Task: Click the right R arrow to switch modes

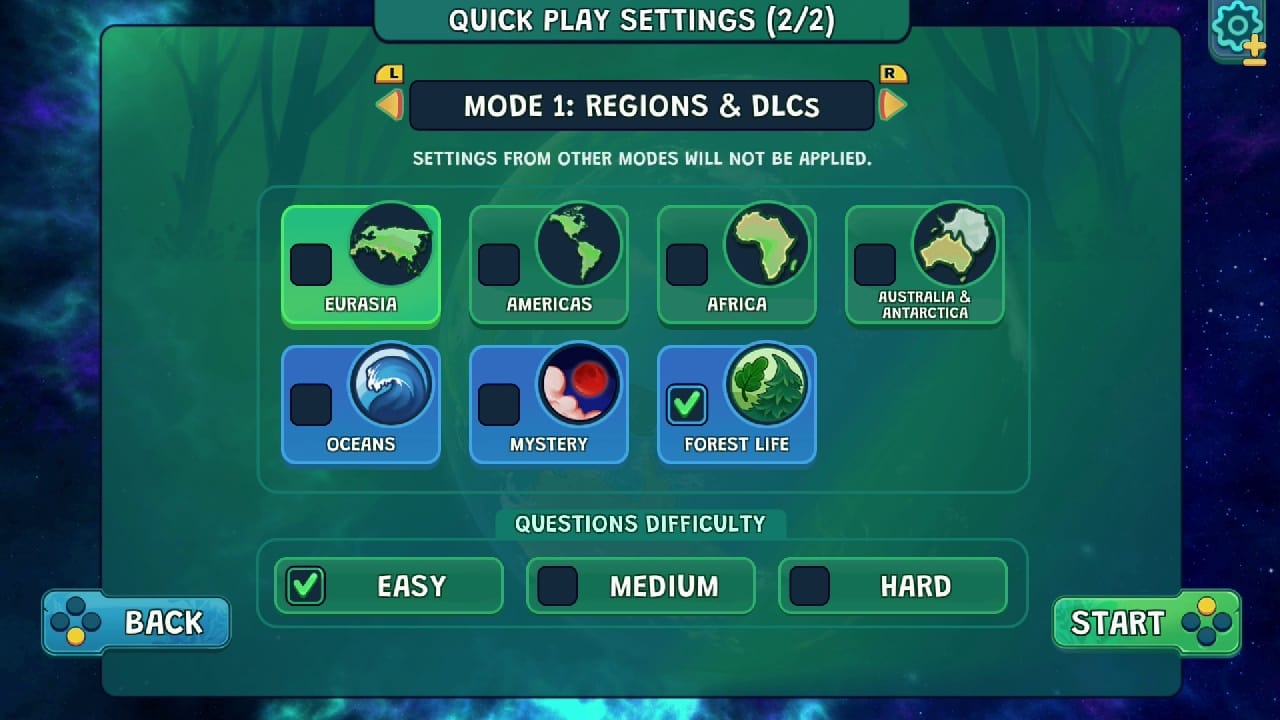Action: (892, 105)
